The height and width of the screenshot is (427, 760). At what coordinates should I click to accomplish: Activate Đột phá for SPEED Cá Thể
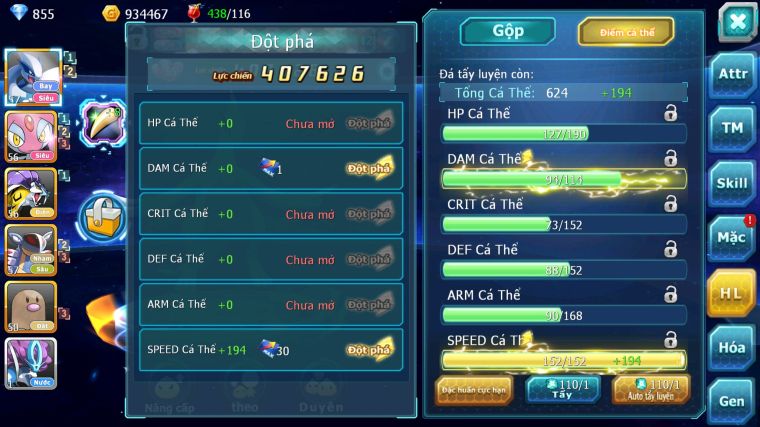[369, 350]
